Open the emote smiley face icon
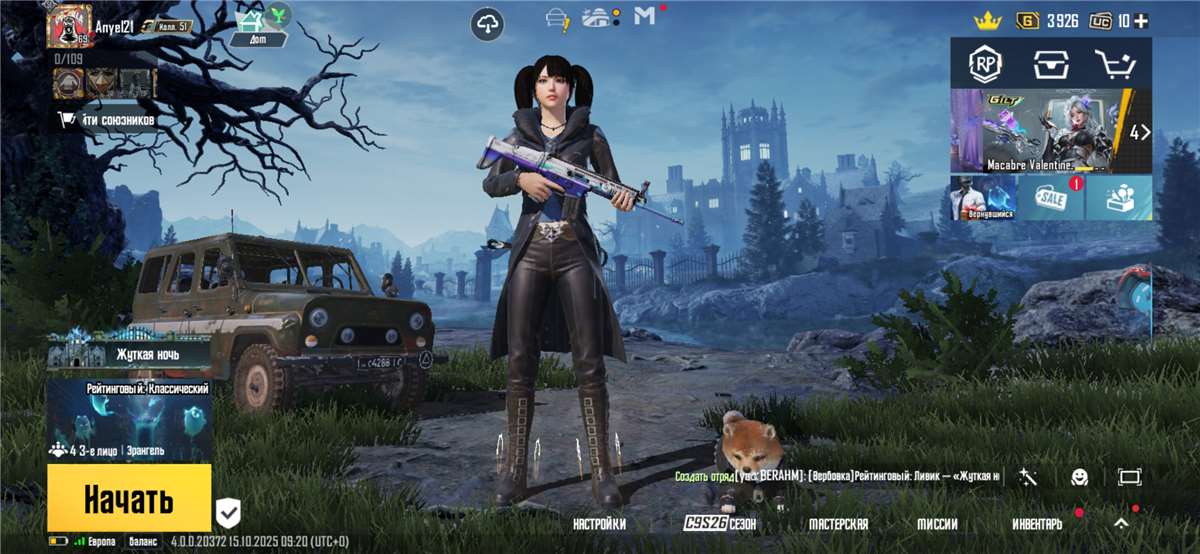Screen dimensions: 1200x554 click(x=1080, y=477)
